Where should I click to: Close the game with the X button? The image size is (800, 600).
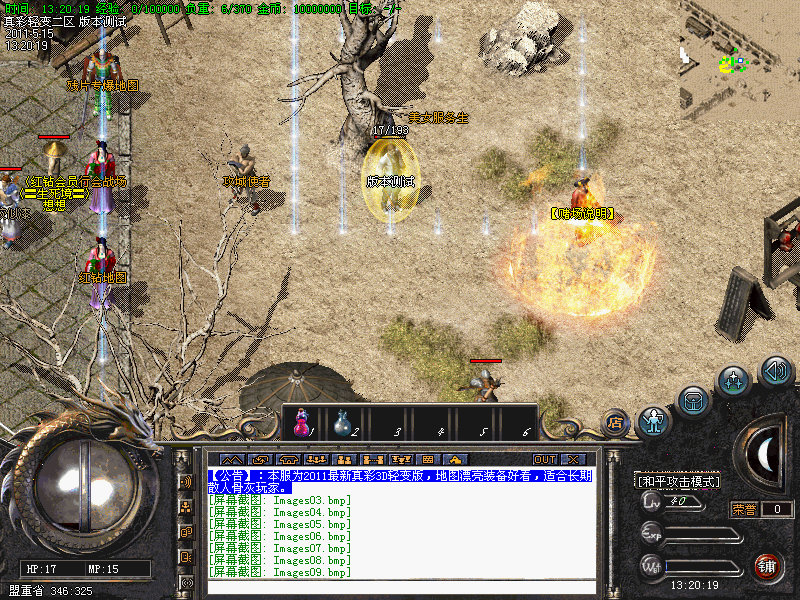coord(572,459)
